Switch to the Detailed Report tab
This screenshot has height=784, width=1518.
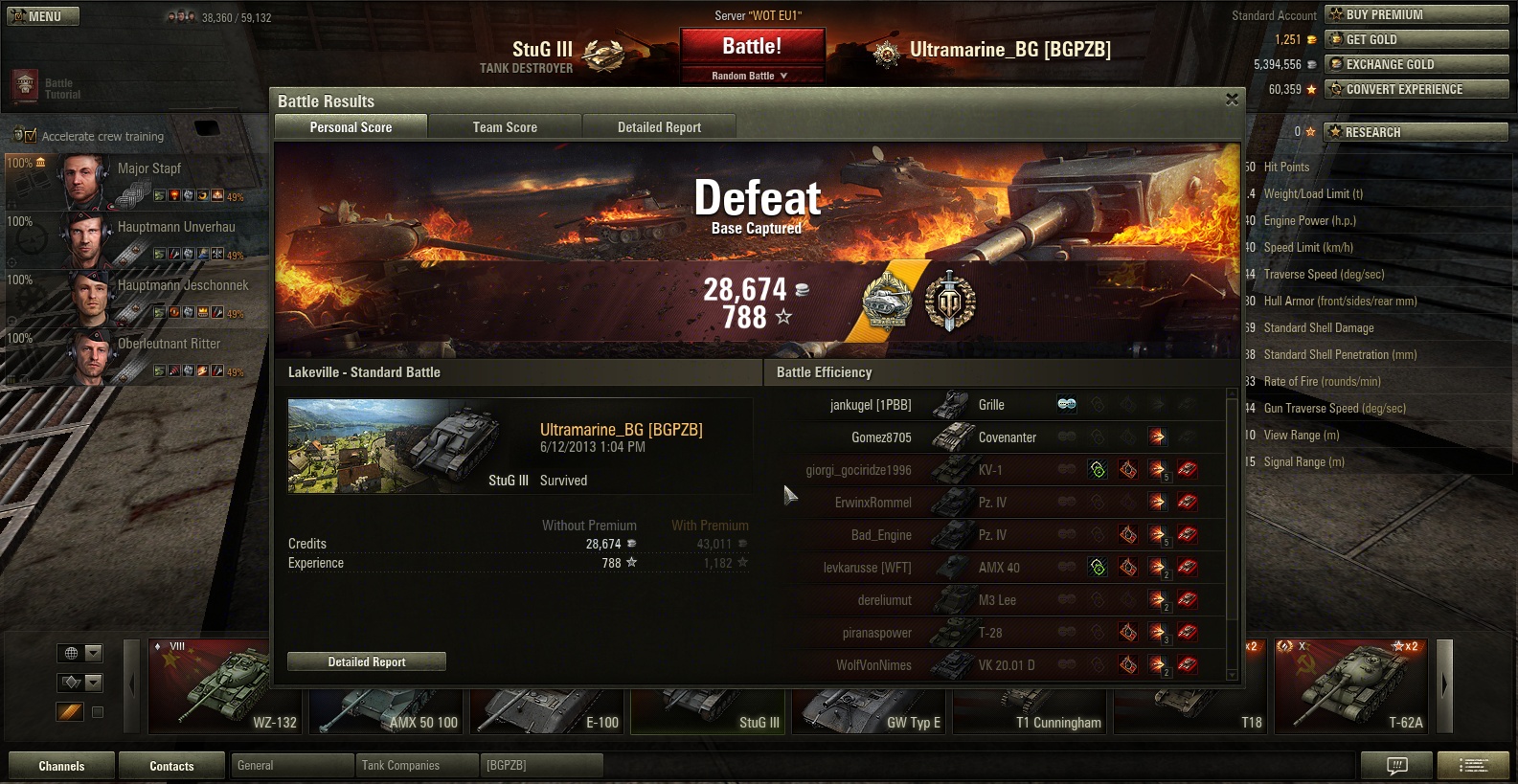[659, 127]
